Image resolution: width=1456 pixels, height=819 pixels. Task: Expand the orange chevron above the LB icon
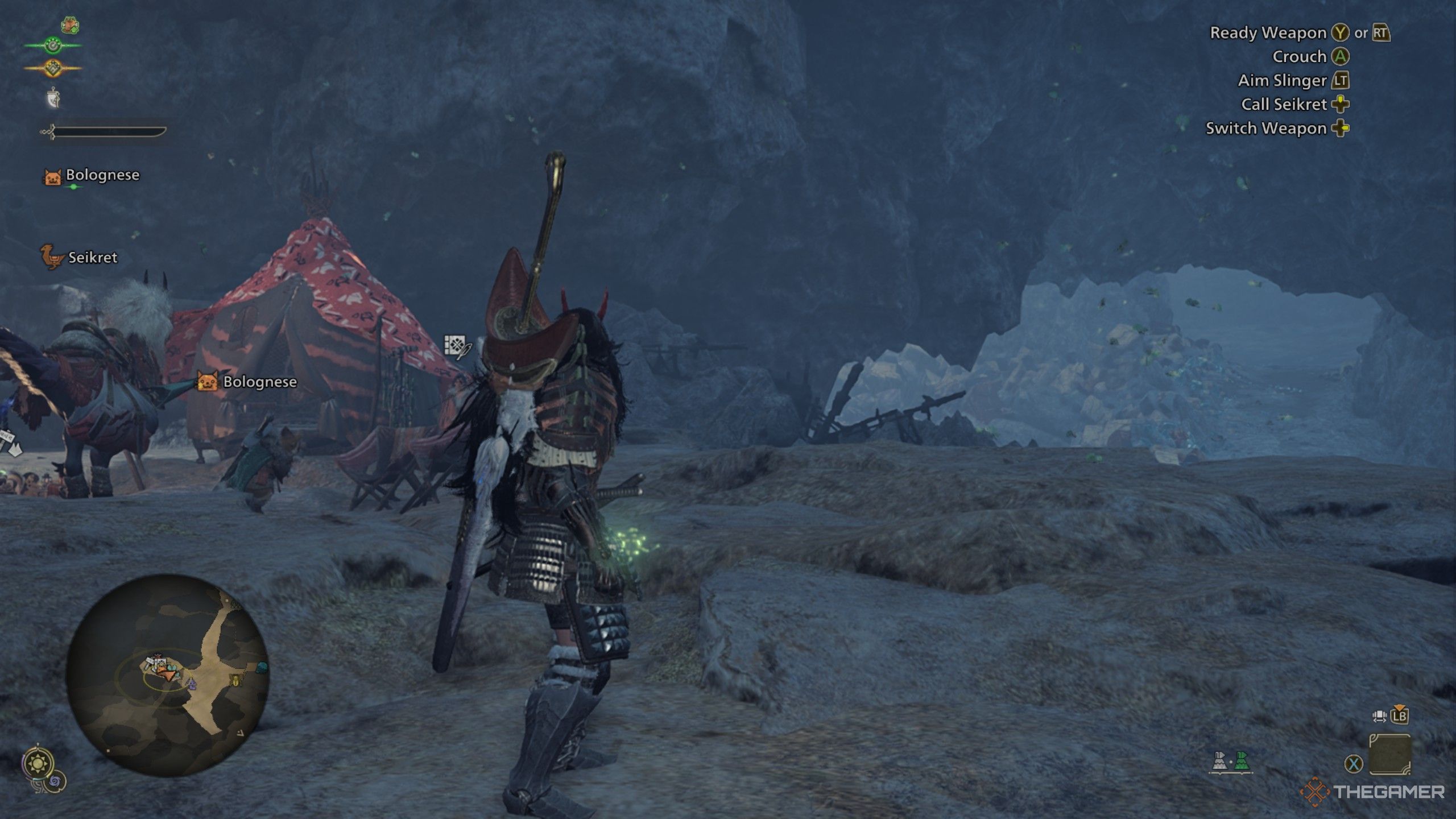[x=1399, y=707]
